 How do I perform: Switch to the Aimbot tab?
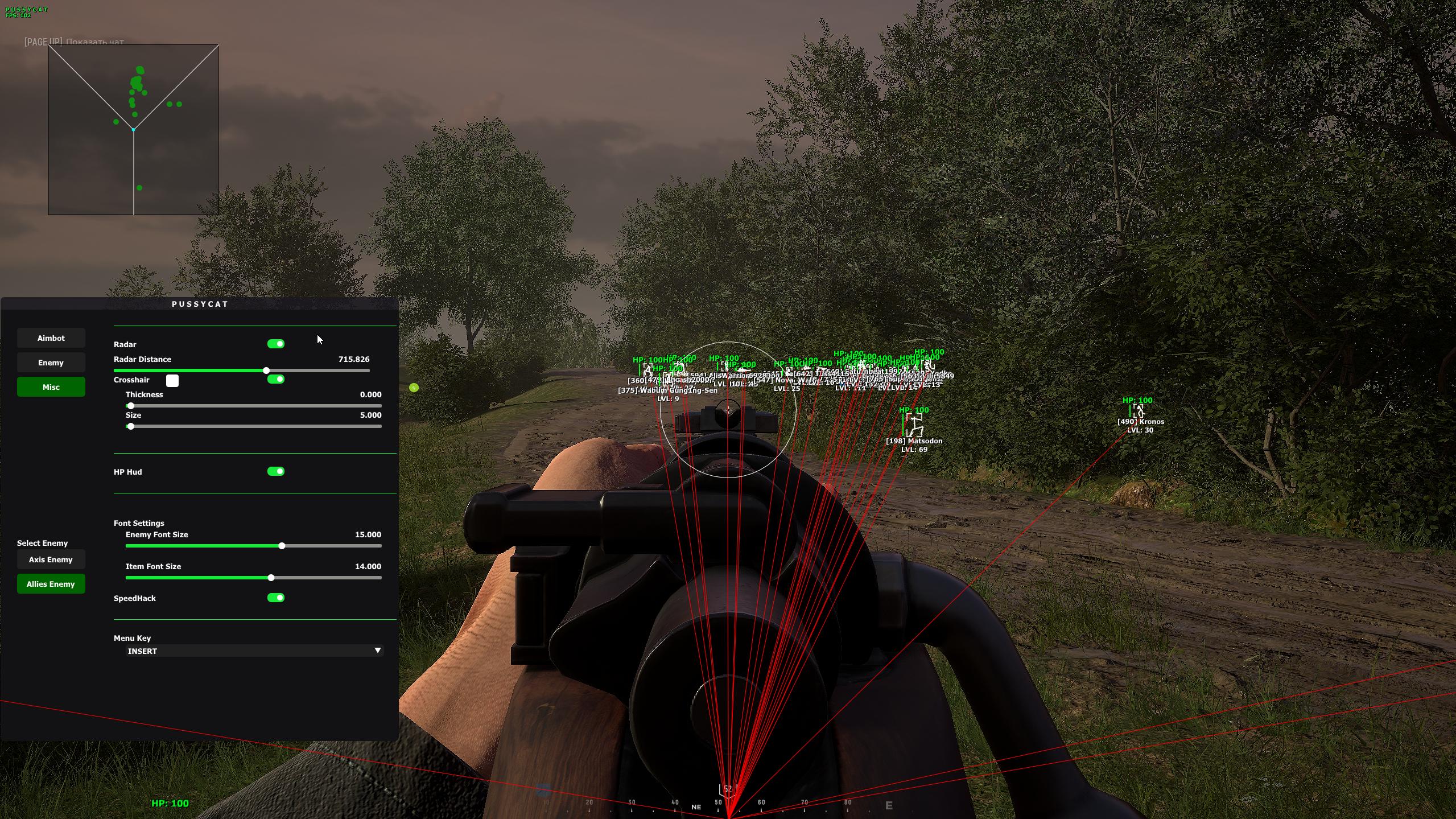coord(51,338)
